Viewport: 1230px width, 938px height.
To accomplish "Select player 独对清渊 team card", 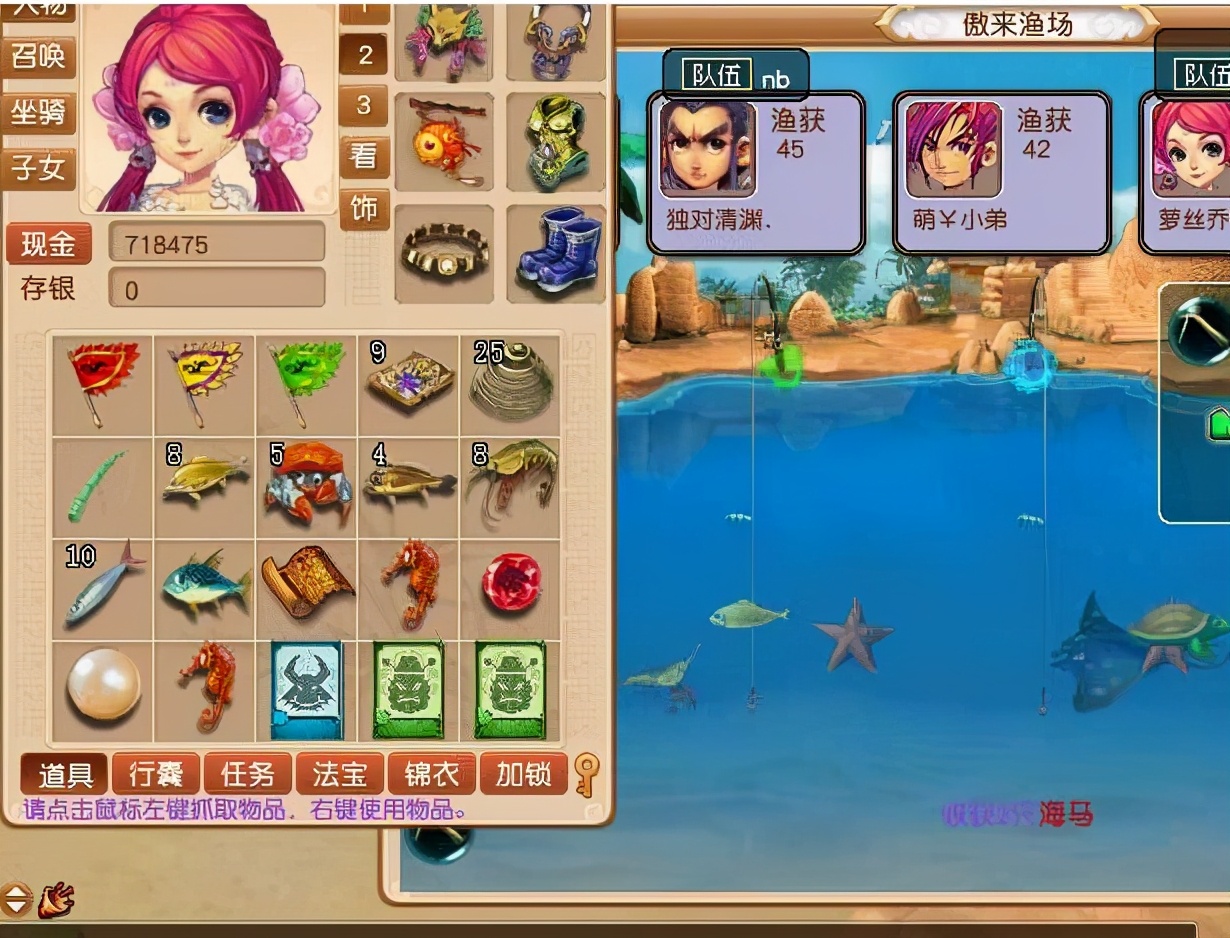I will [x=756, y=172].
